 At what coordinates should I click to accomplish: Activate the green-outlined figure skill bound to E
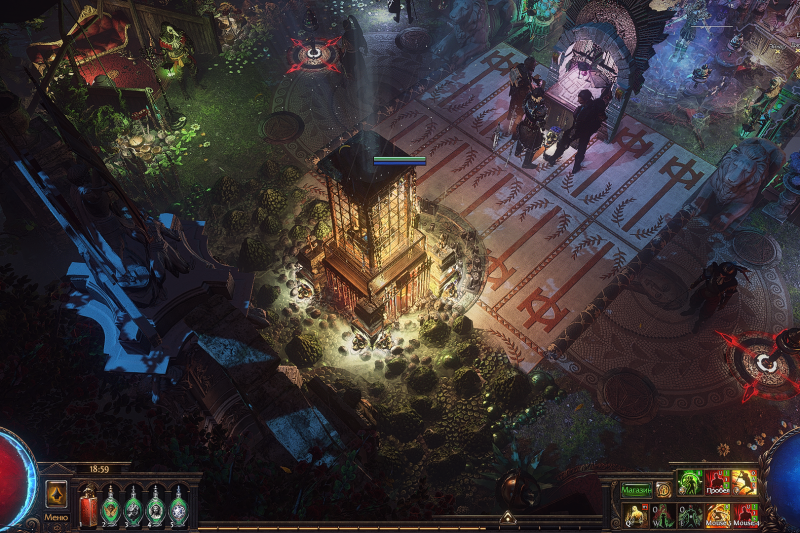[690, 515]
